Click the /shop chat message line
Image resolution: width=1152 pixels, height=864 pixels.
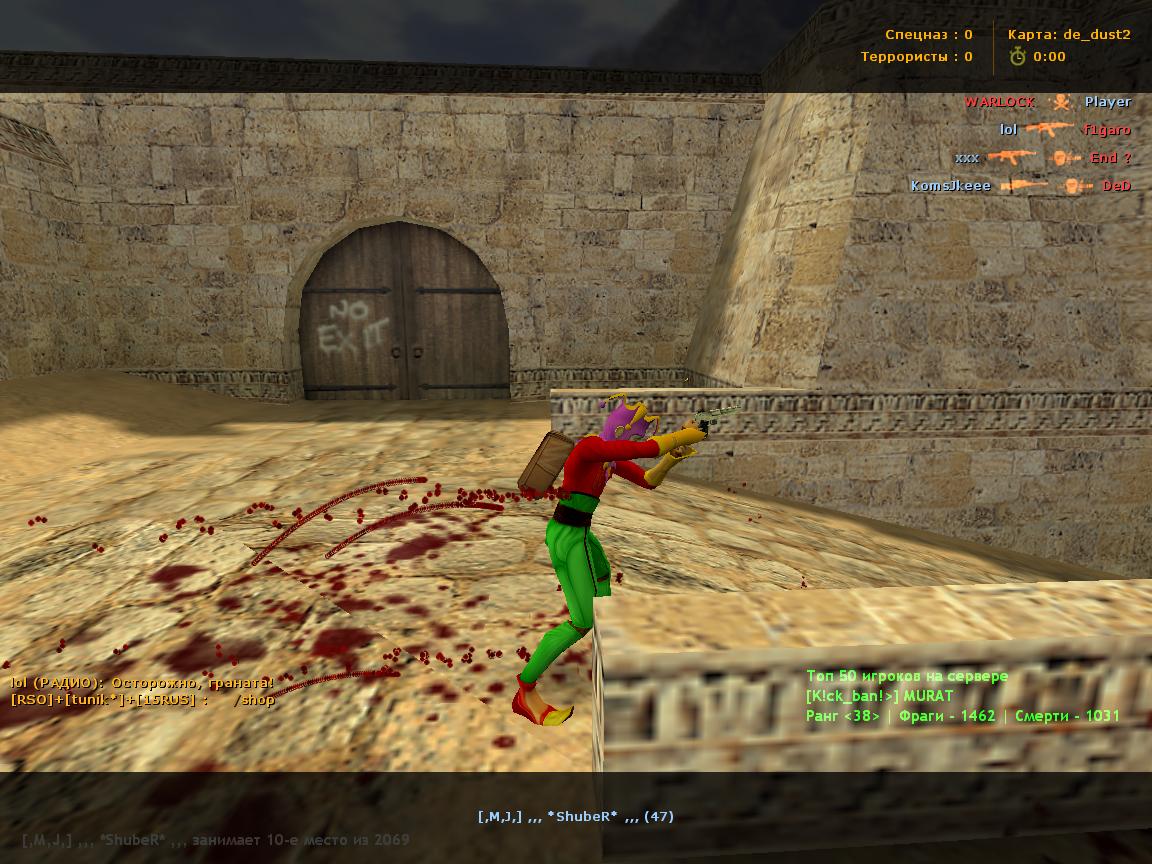pyautogui.click(x=142, y=699)
